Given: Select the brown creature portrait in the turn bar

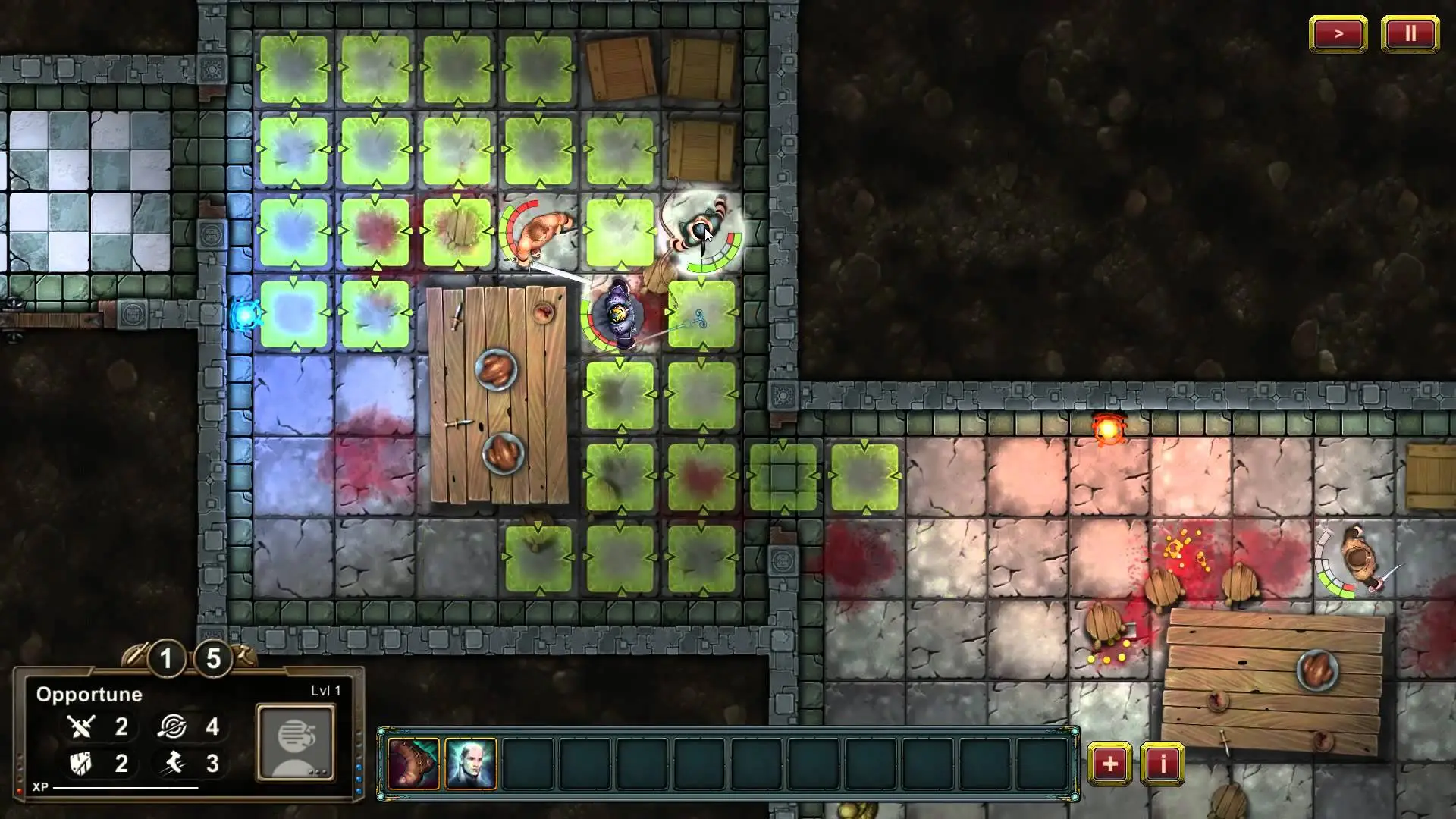Looking at the screenshot, I should click(414, 764).
